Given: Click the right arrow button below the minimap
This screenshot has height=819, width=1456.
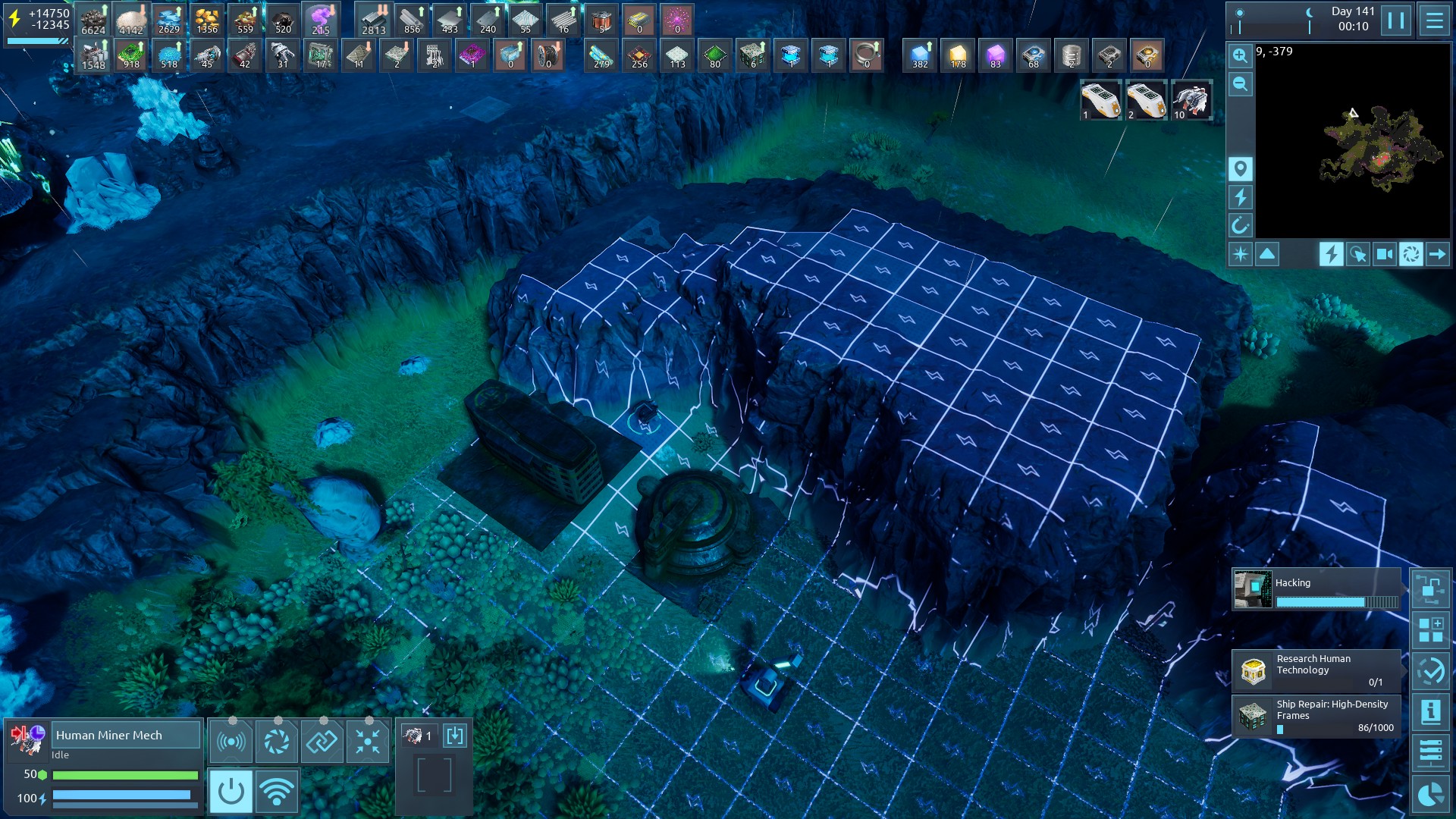Looking at the screenshot, I should coord(1437,254).
